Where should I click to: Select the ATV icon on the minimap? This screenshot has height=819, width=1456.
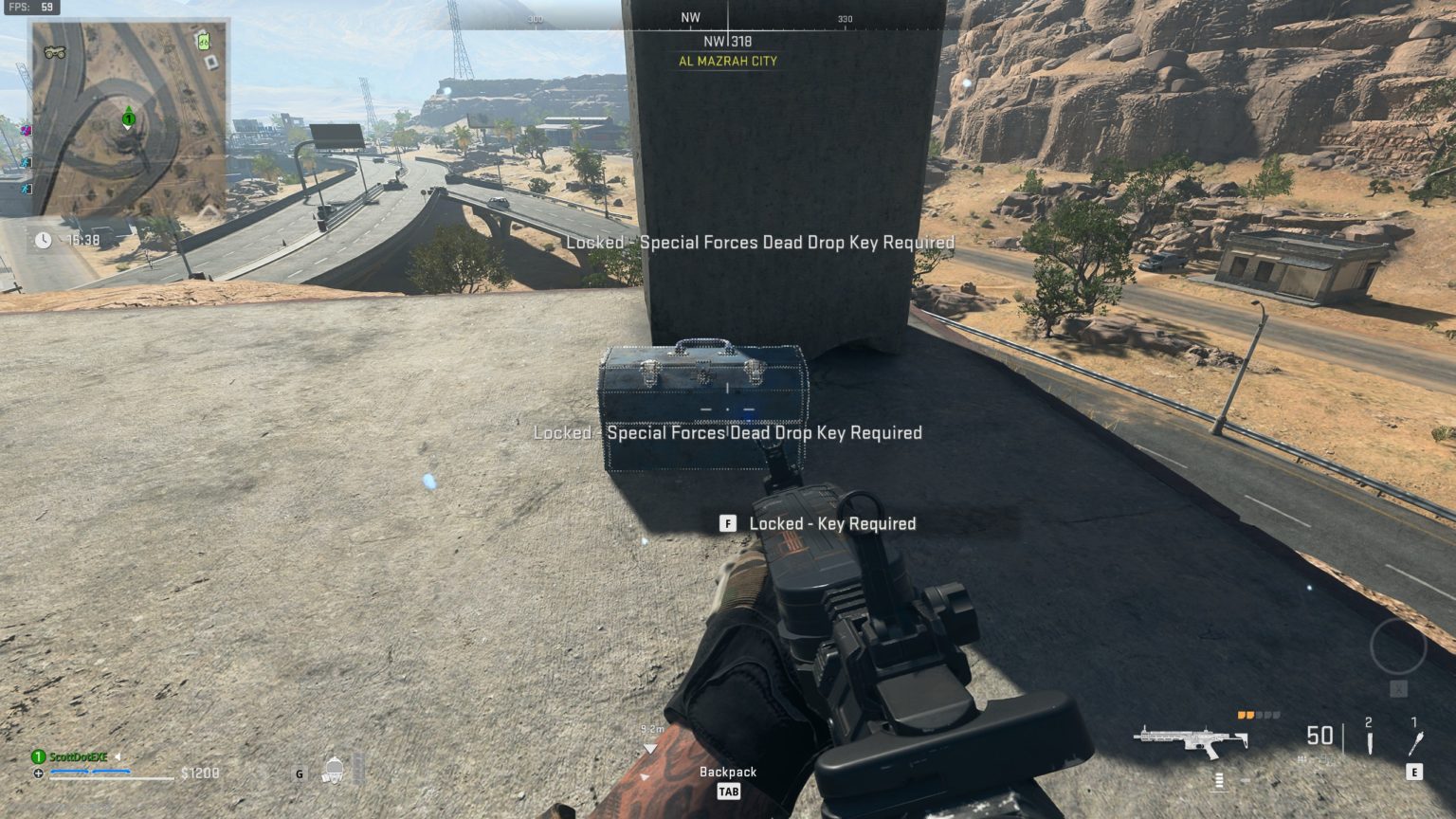(55, 51)
